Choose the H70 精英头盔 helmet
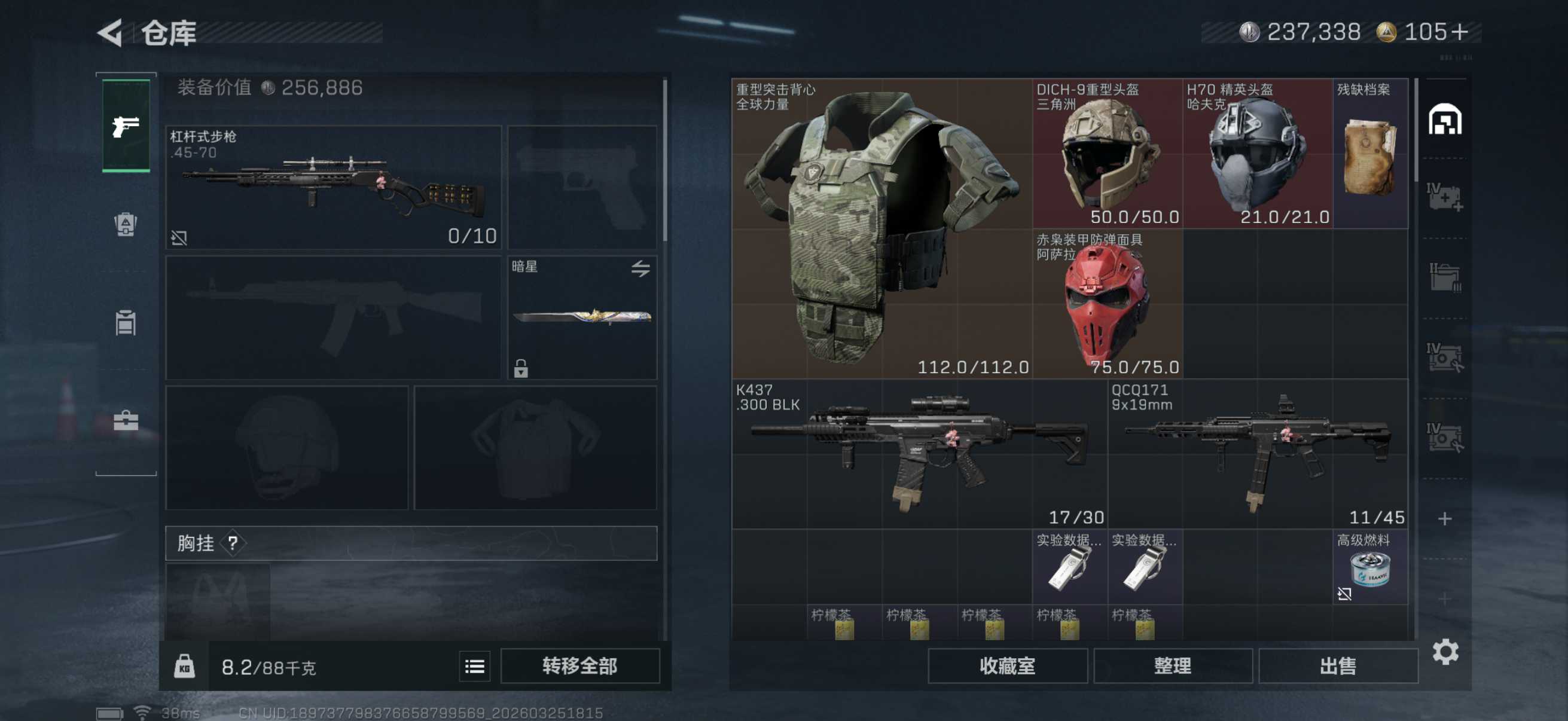Screen dimensions: 1568x721 [1257, 153]
